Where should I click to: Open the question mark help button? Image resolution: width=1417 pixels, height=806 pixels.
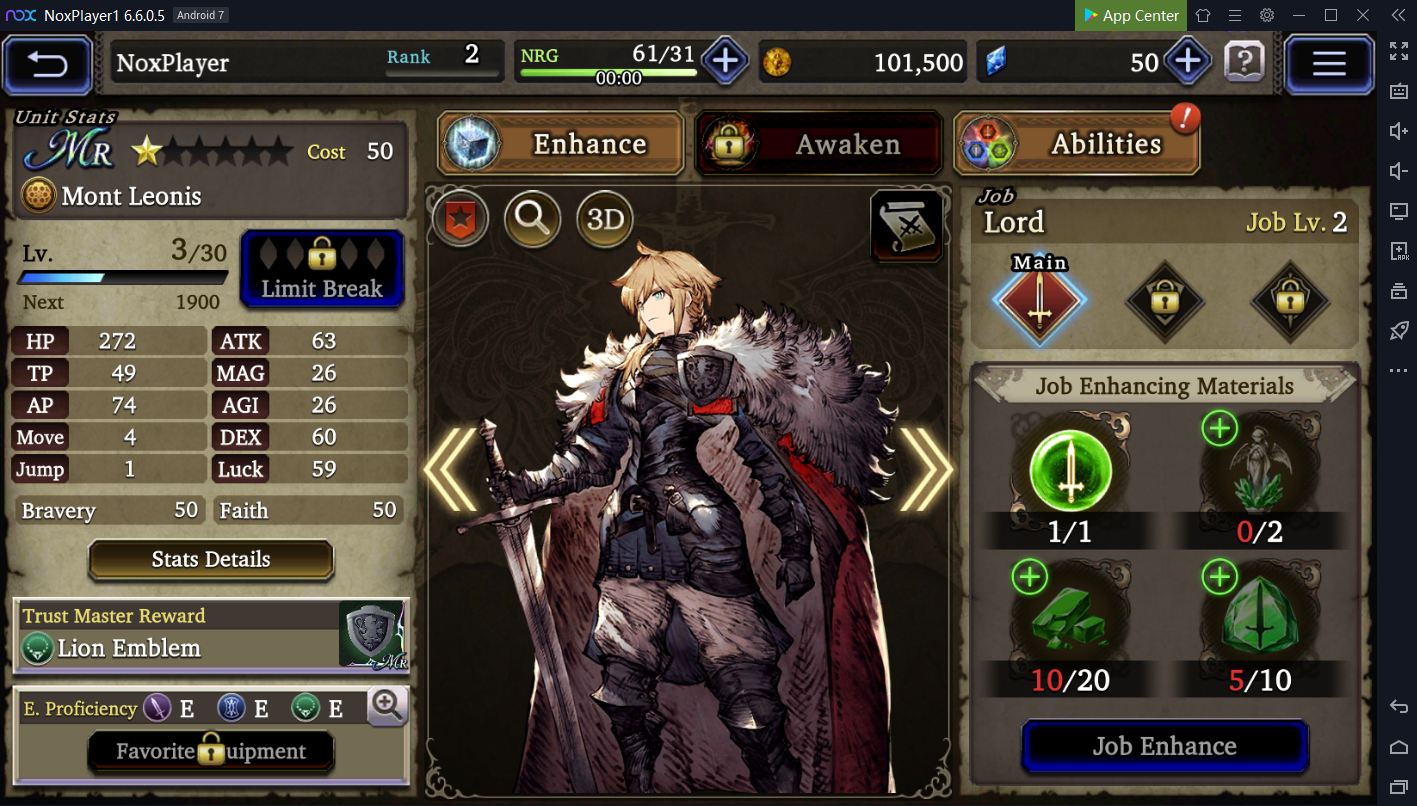point(1244,62)
